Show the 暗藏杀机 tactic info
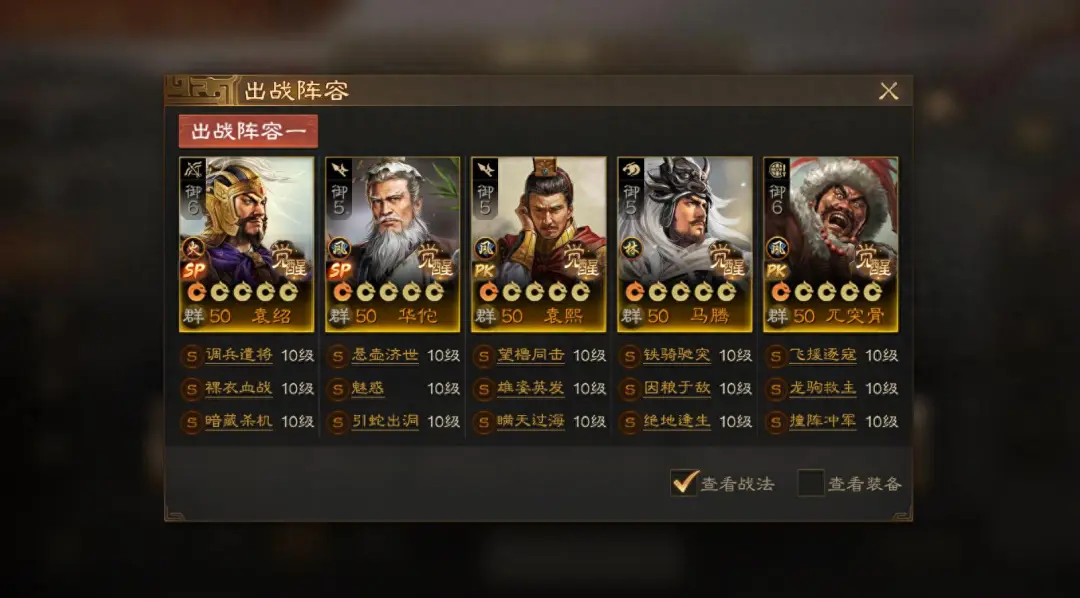 pyautogui.click(x=238, y=421)
